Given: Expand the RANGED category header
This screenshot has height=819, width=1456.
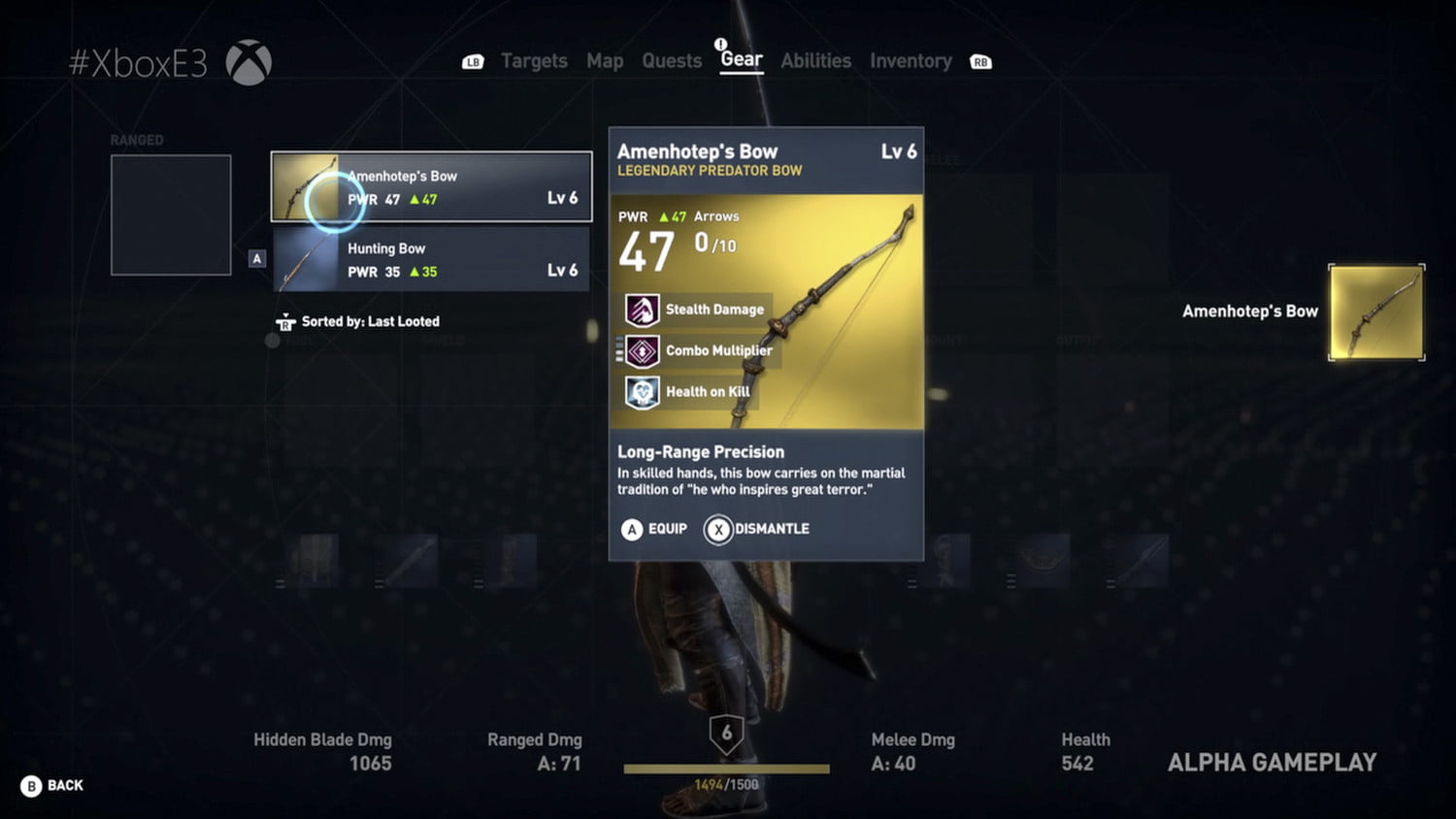Looking at the screenshot, I should click(x=136, y=140).
